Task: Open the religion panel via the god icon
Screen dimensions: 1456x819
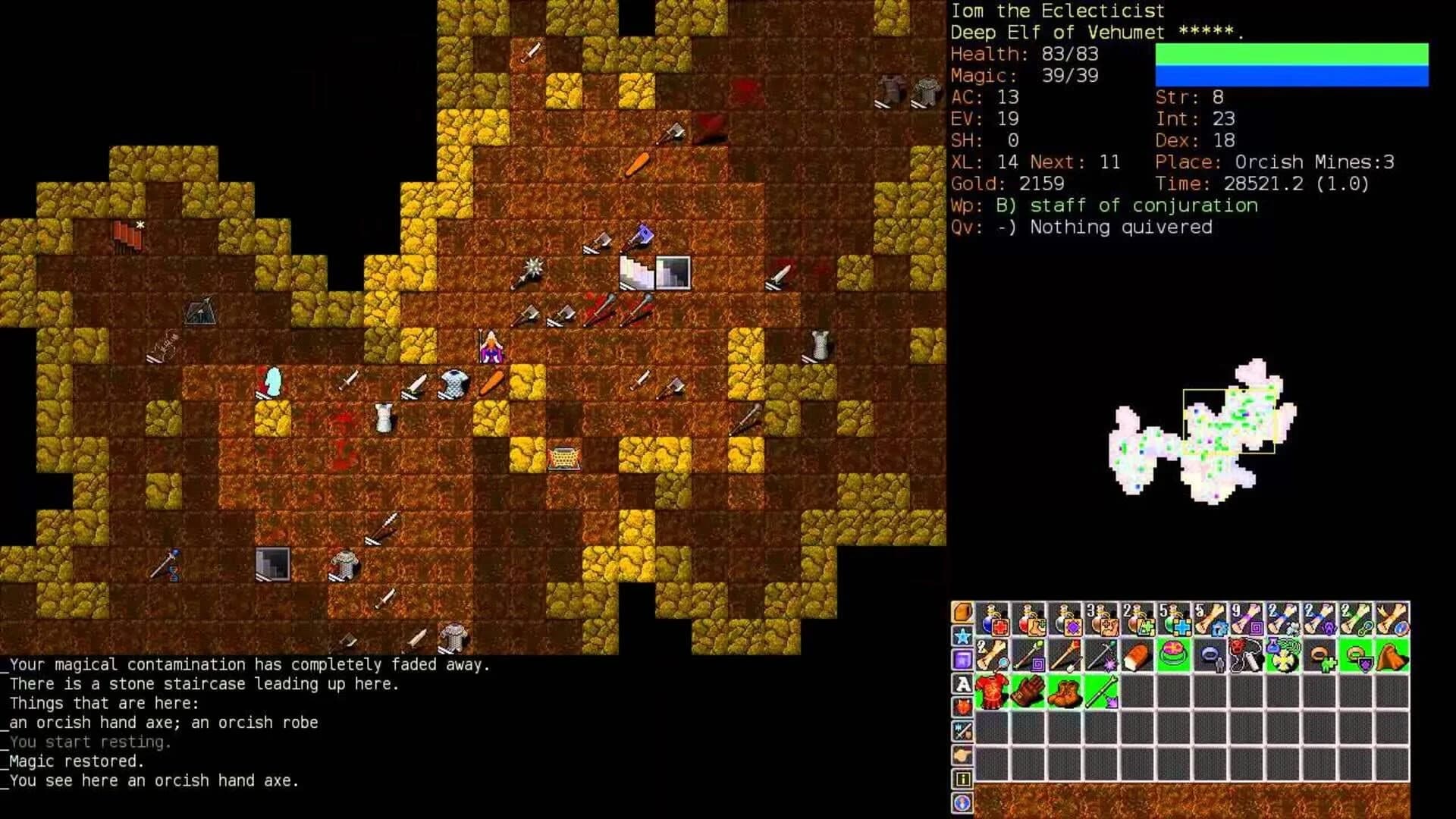Action: coord(963,704)
